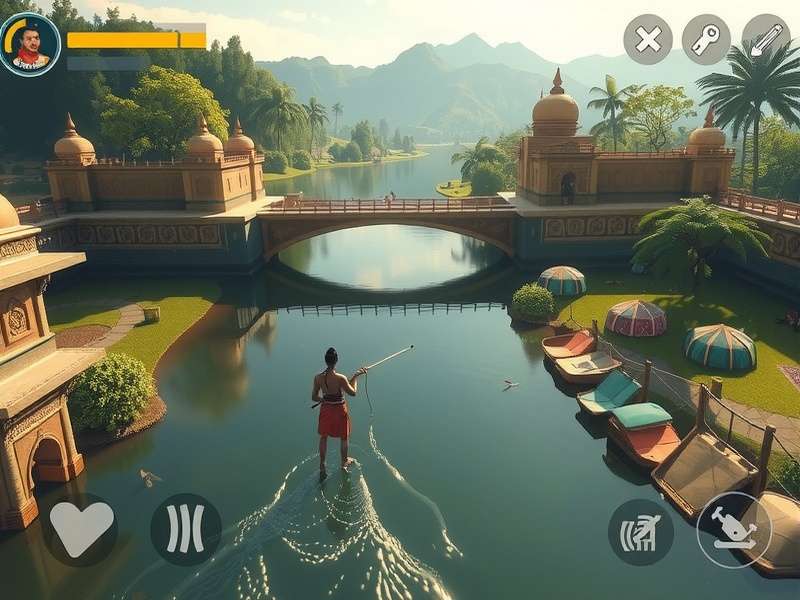Open the key icon menu

(x=706, y=39)
